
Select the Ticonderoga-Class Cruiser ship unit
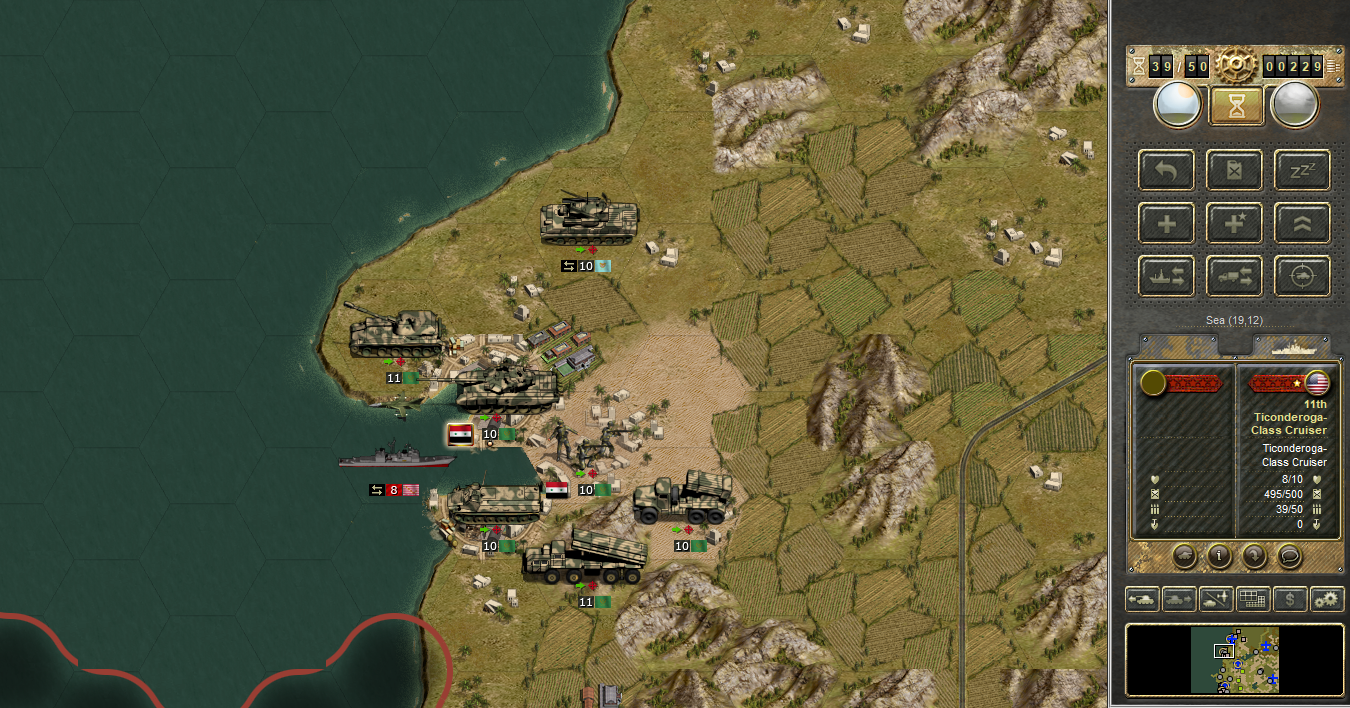click(395, 457)
